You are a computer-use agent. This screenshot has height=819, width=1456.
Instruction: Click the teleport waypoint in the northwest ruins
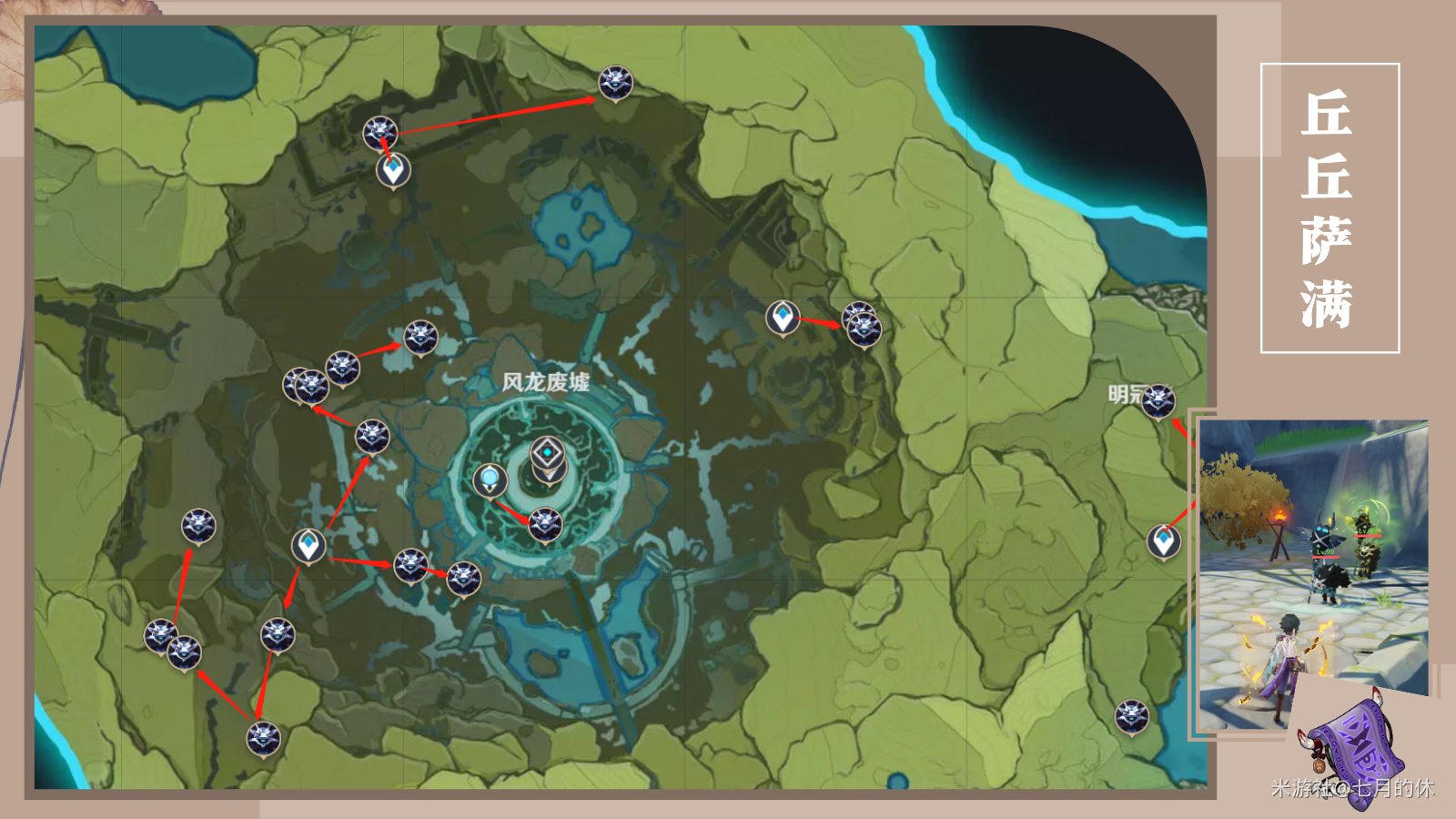coord(393,170)
